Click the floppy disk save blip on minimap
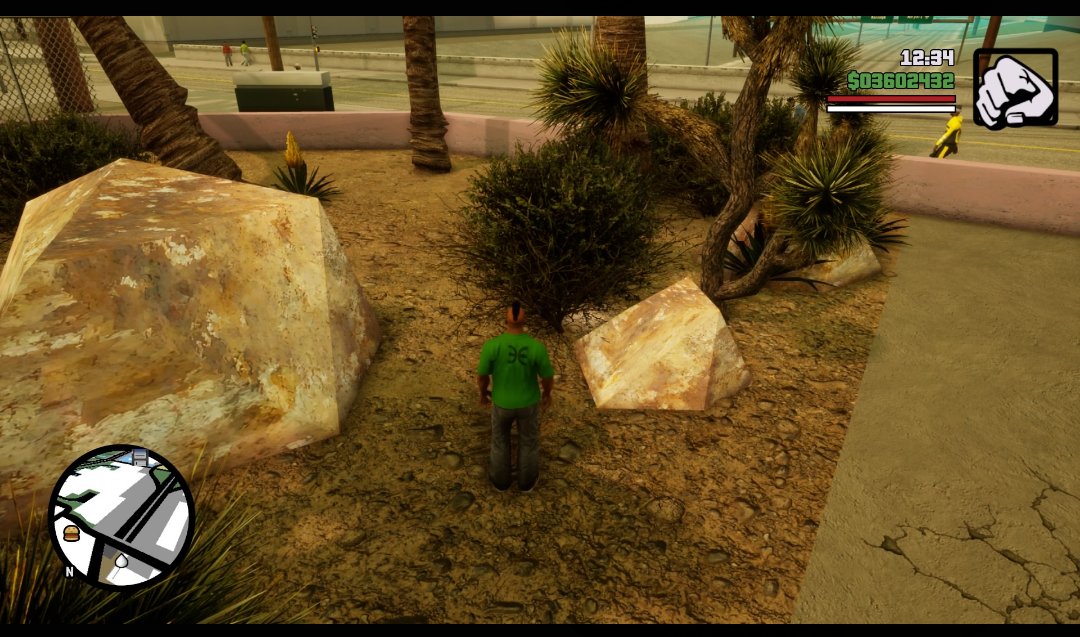Image resolution: width=1080 pixels, height=637 pixels. click(x=140, y=459)
